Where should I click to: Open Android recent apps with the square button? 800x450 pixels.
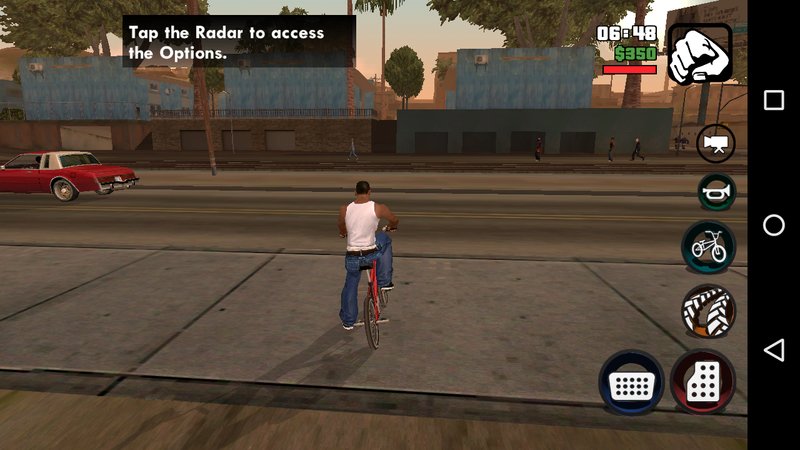774,100
